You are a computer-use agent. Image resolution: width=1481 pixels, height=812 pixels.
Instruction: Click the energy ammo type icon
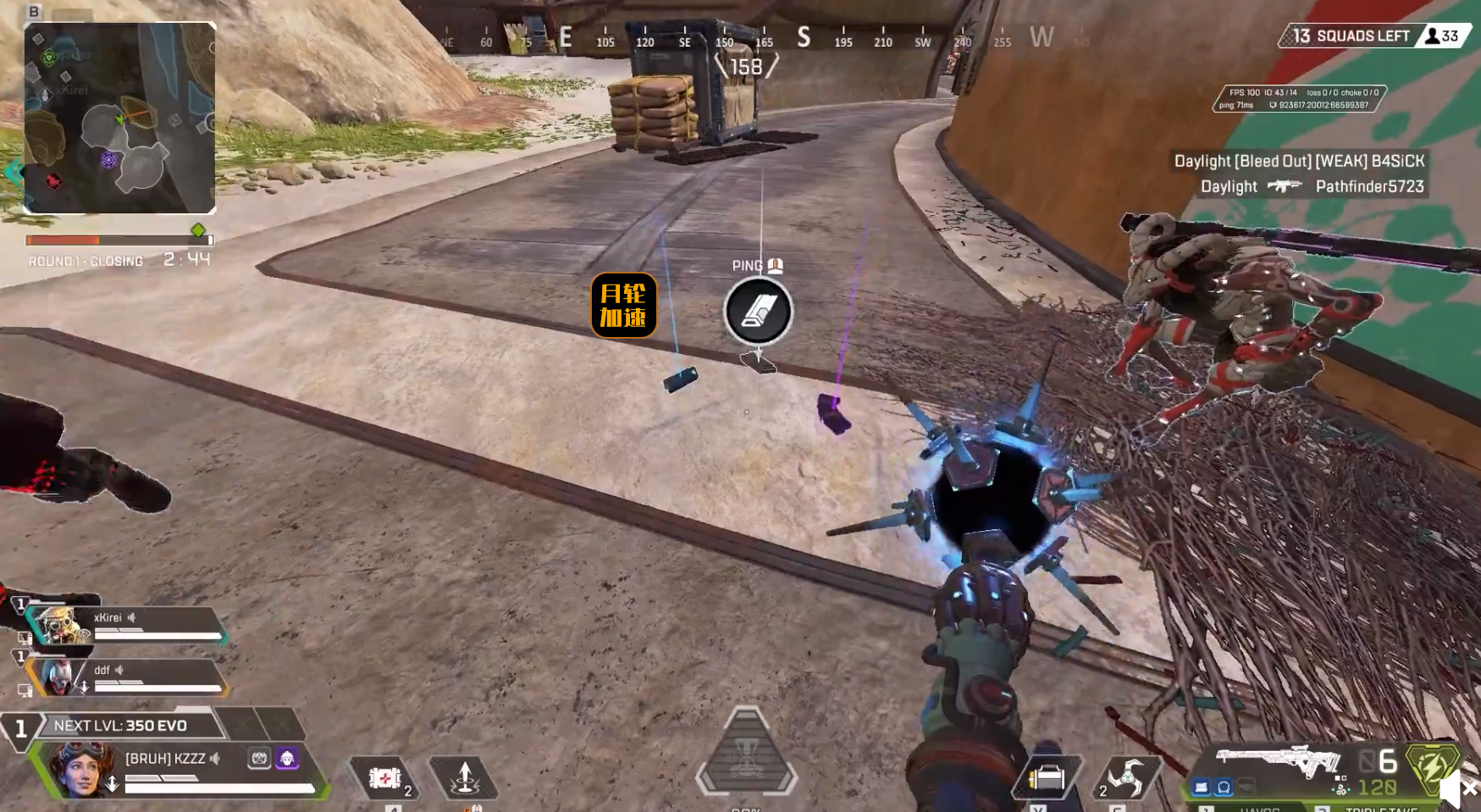1432,765
